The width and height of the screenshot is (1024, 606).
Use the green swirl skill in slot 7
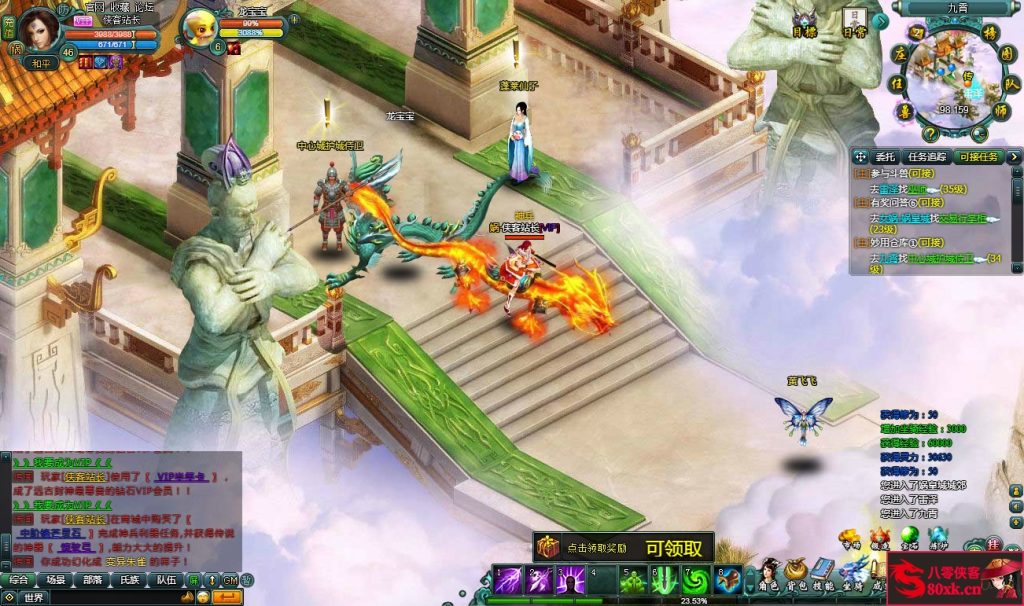tap(694, 579)
